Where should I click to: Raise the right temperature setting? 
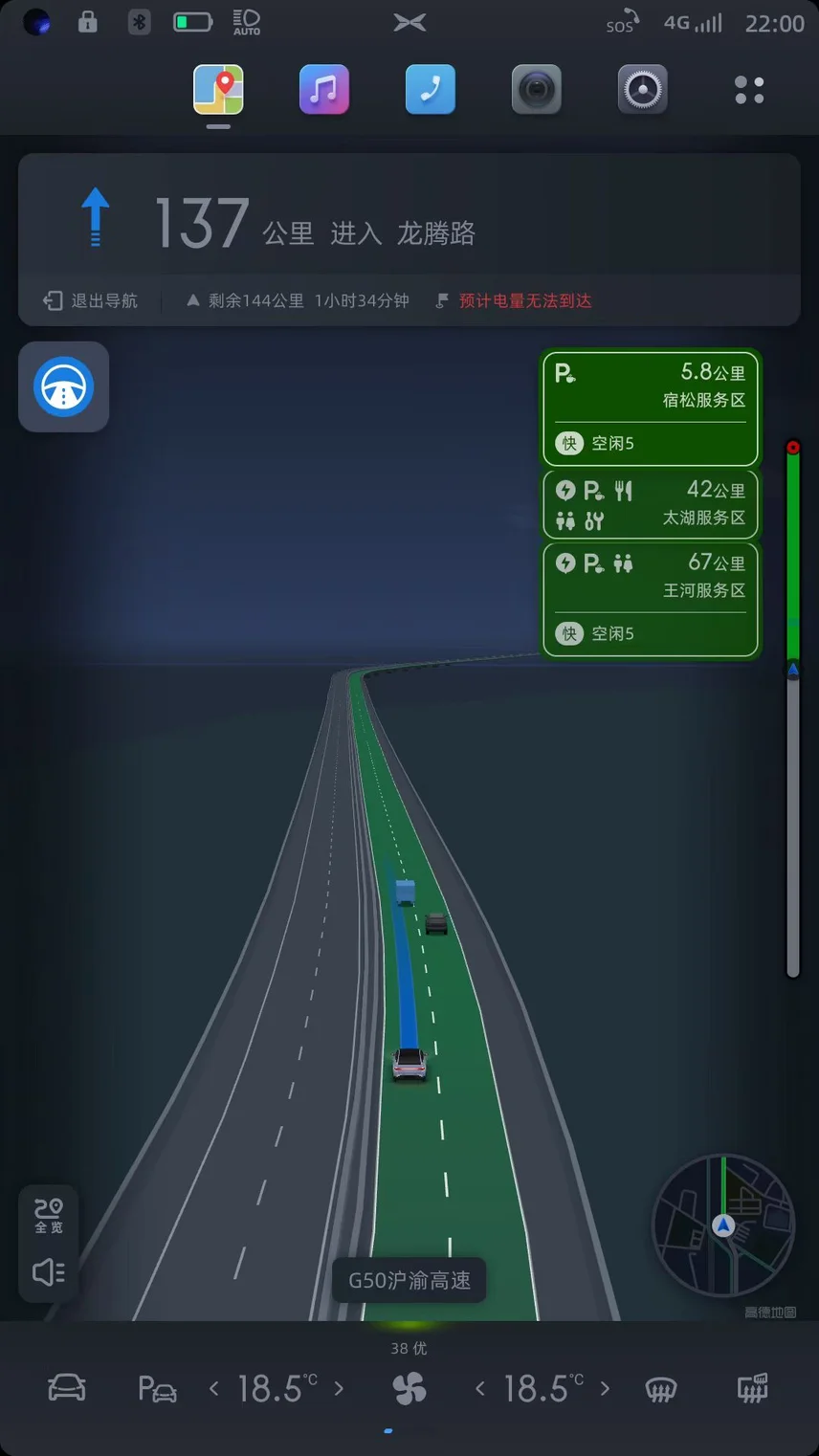[x=605, y=1388]
